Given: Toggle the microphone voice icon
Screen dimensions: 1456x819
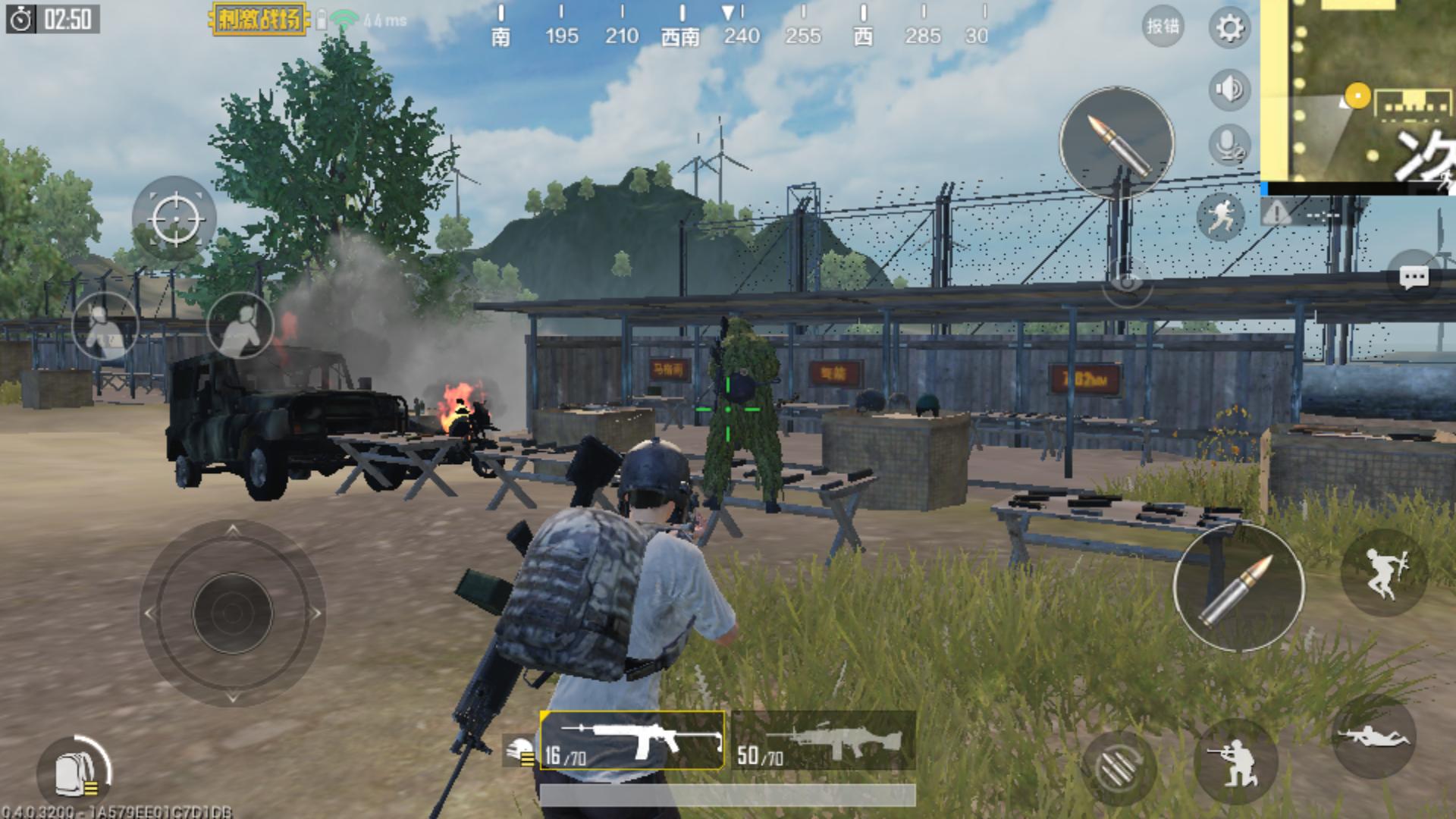Looking at the screenshot, I should [x=1229, y=144].
